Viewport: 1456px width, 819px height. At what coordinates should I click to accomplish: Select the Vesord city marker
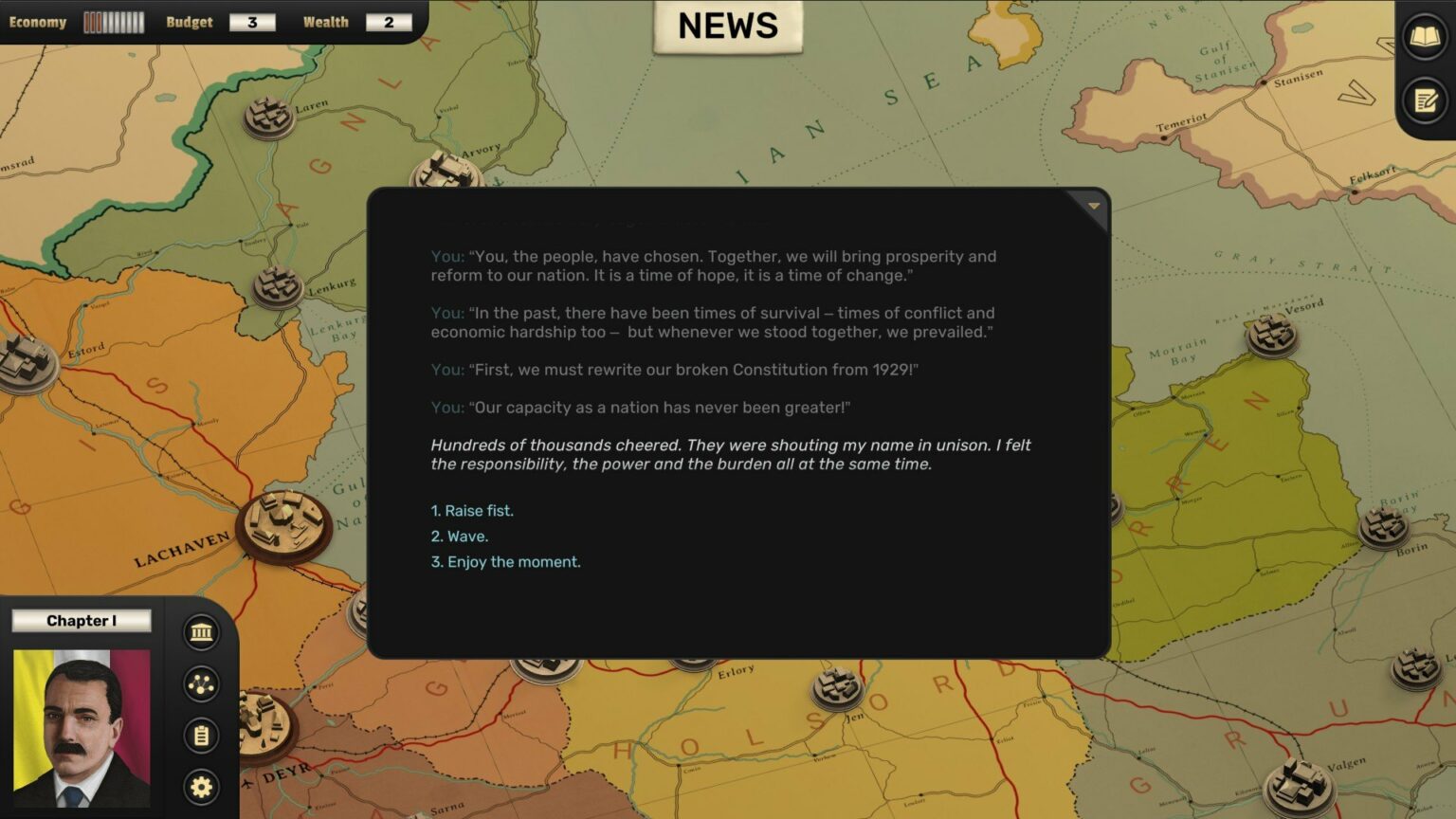(1271, 335)
